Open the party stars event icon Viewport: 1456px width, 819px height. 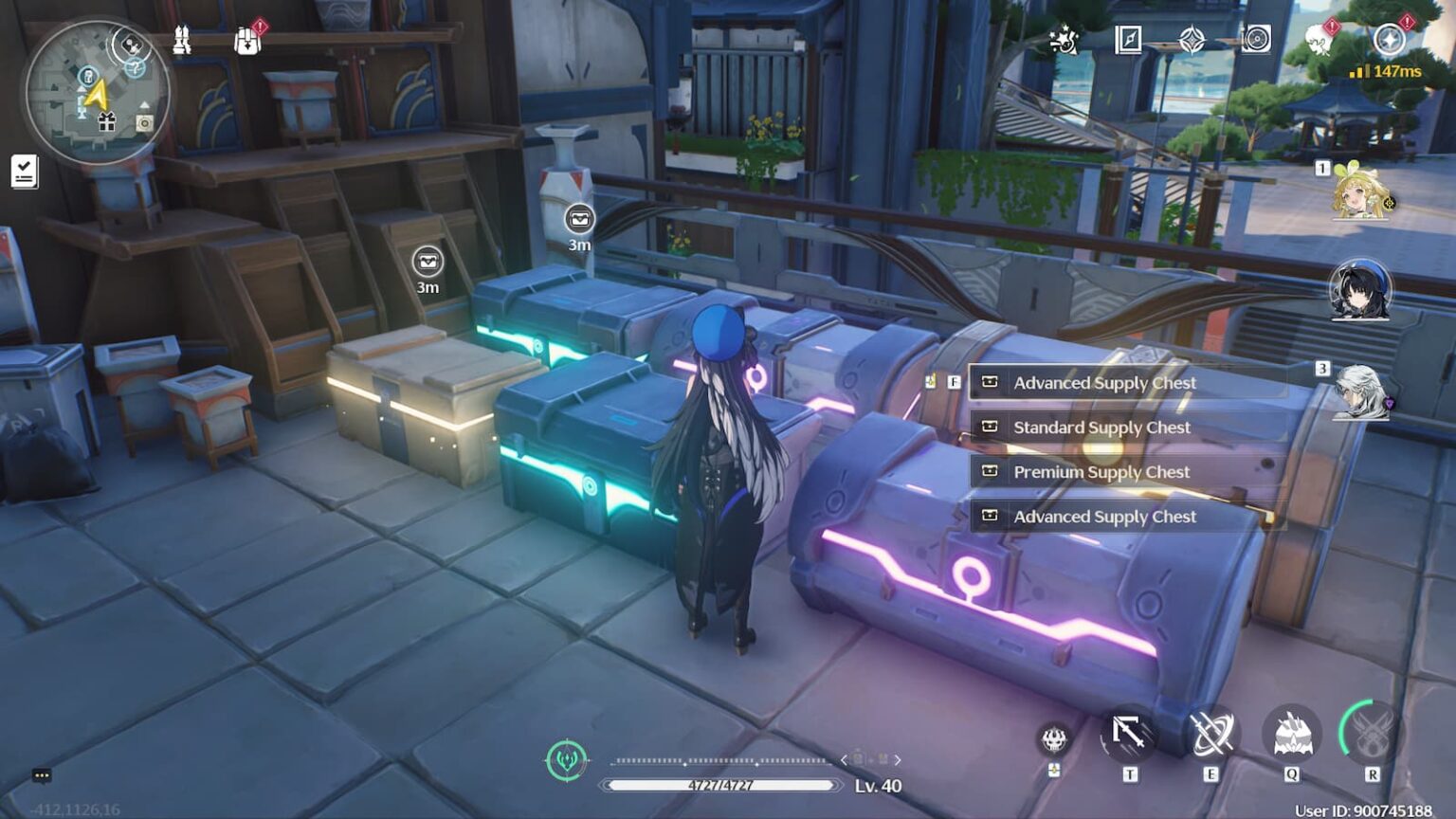[1064, 41]
